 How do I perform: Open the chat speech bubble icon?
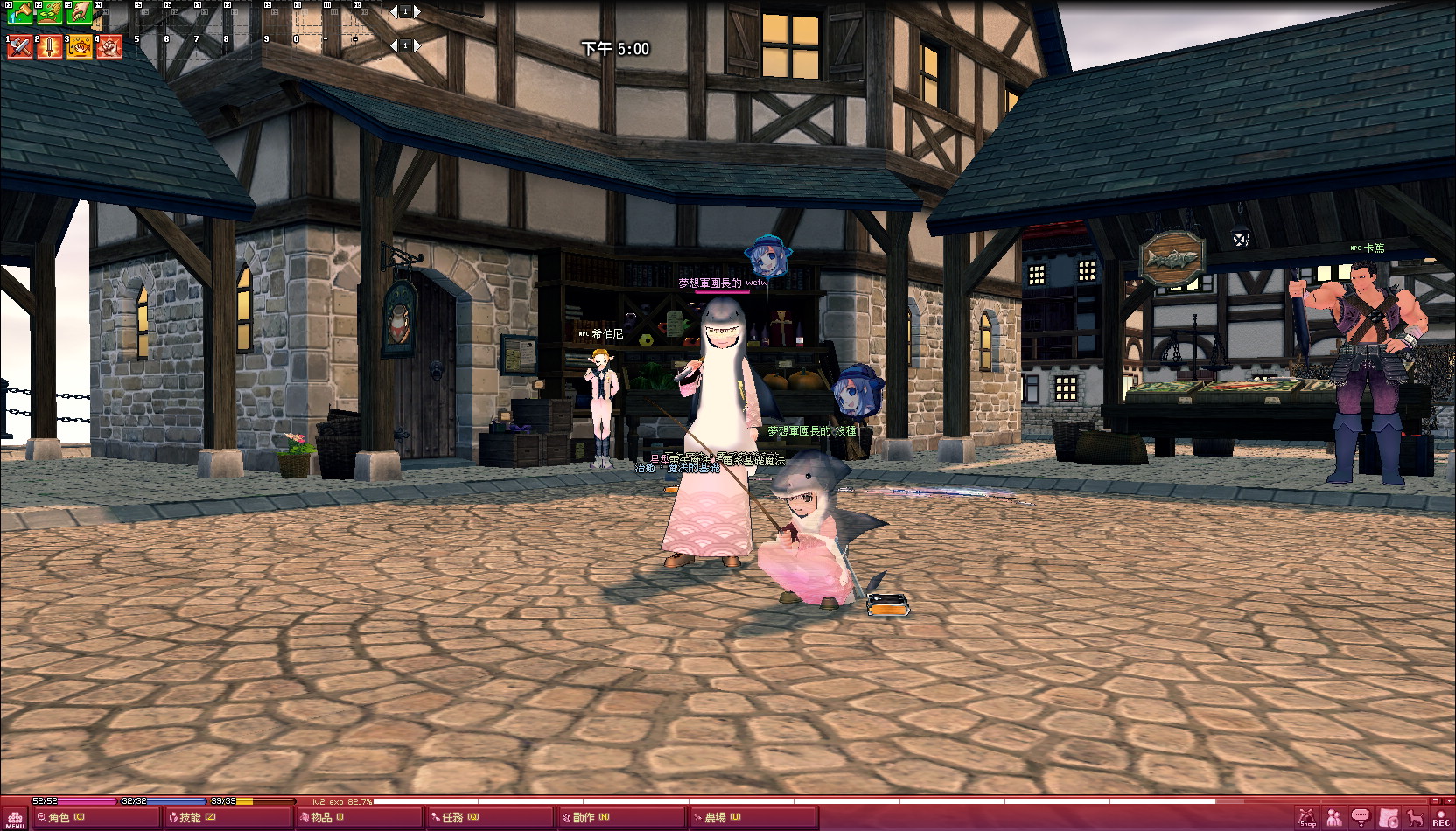coord(1361,818)
